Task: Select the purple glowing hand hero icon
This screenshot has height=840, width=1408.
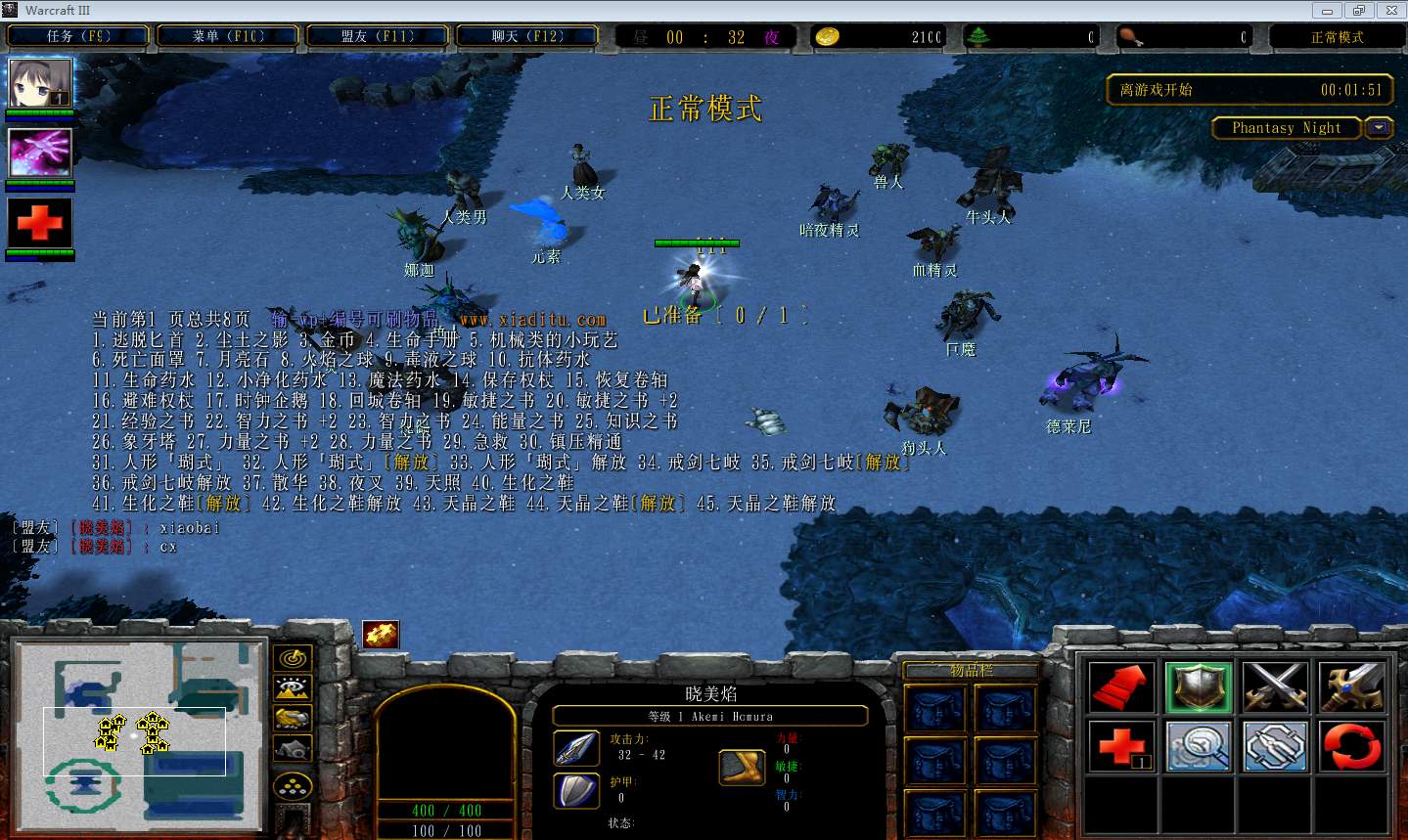Action: [40, 153]
